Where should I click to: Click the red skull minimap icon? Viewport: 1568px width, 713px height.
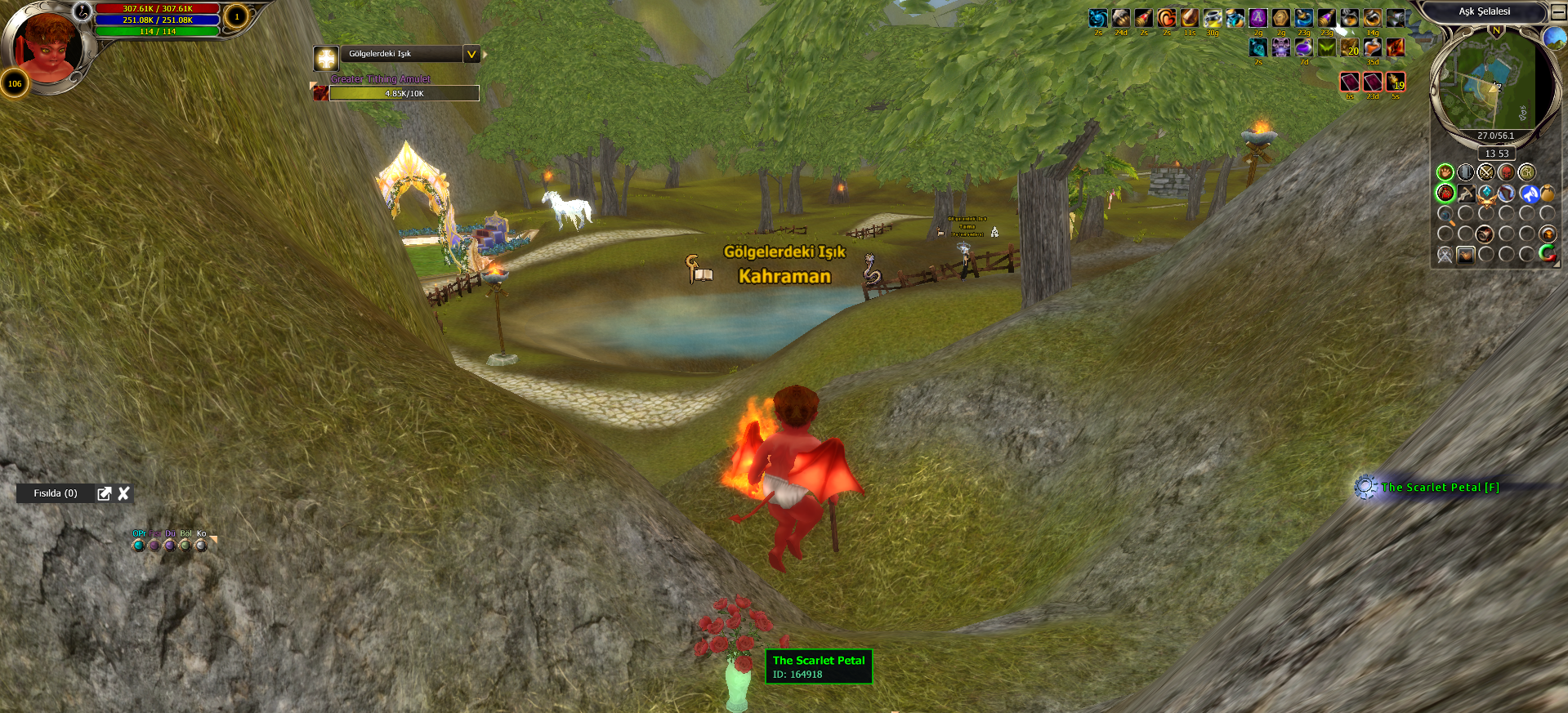pos(1506,172)
